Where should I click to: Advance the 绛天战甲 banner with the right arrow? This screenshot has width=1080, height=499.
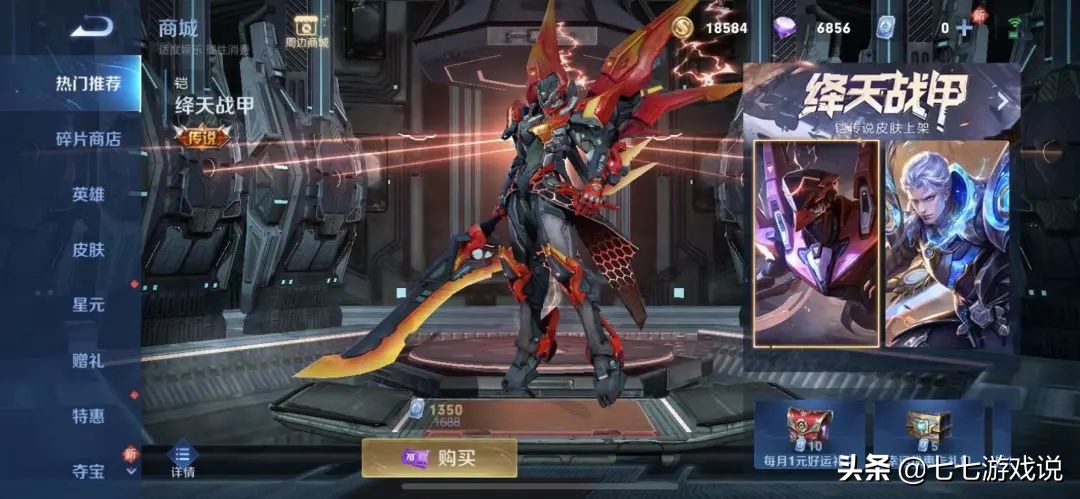(x=1003, y=101)
